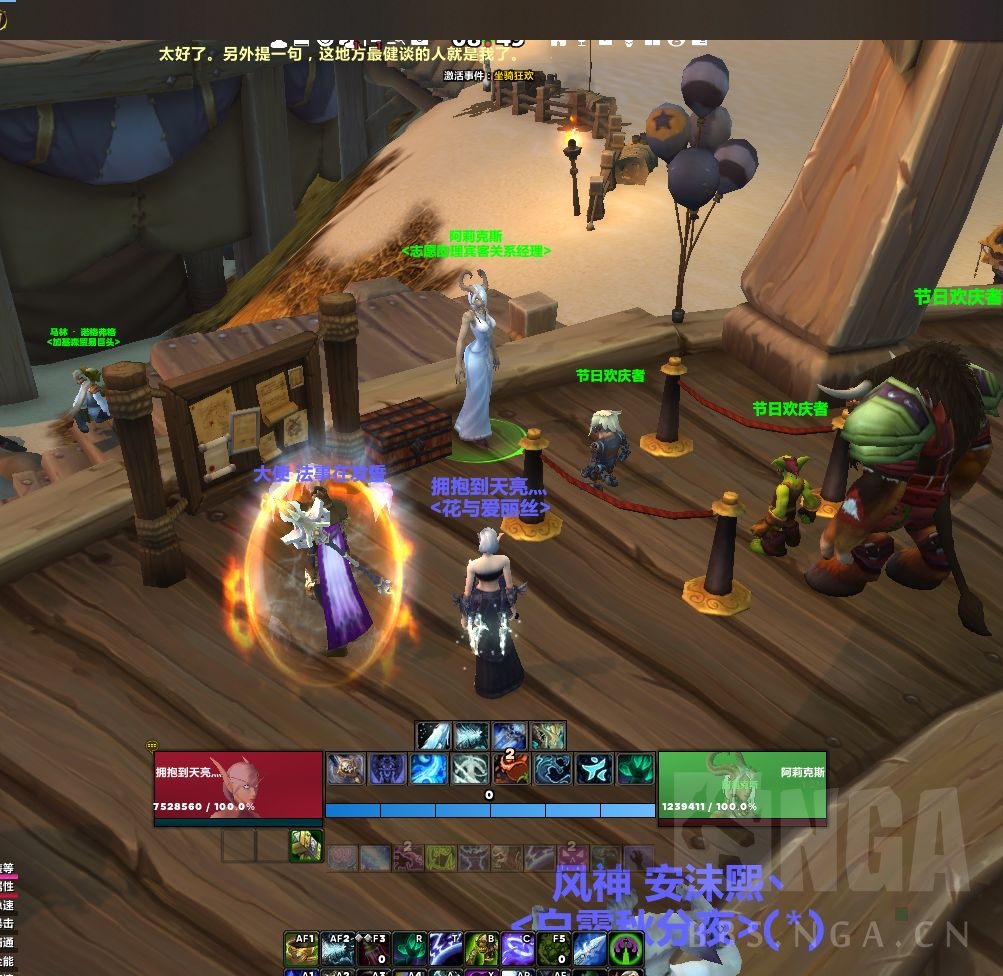Cast the green leaf ability bound to R
Viewport: 1003px width, 976px height.
[409, 951]
